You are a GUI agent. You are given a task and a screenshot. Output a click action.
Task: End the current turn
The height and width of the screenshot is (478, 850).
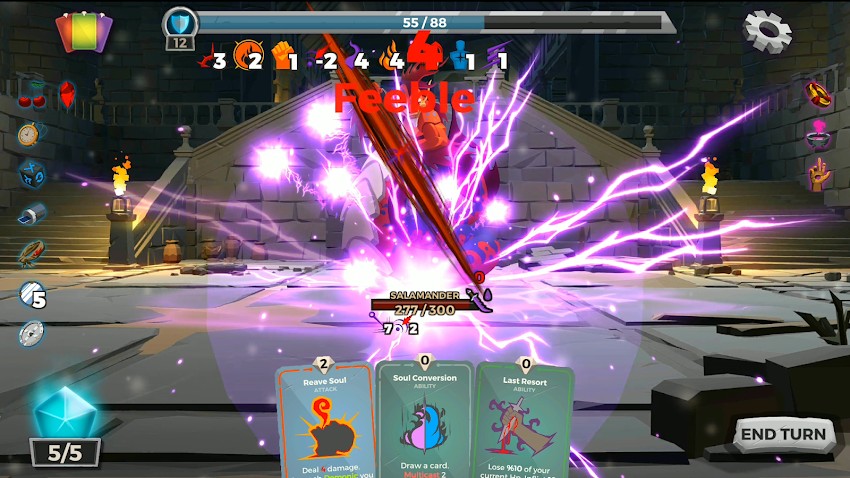point(785,434)
